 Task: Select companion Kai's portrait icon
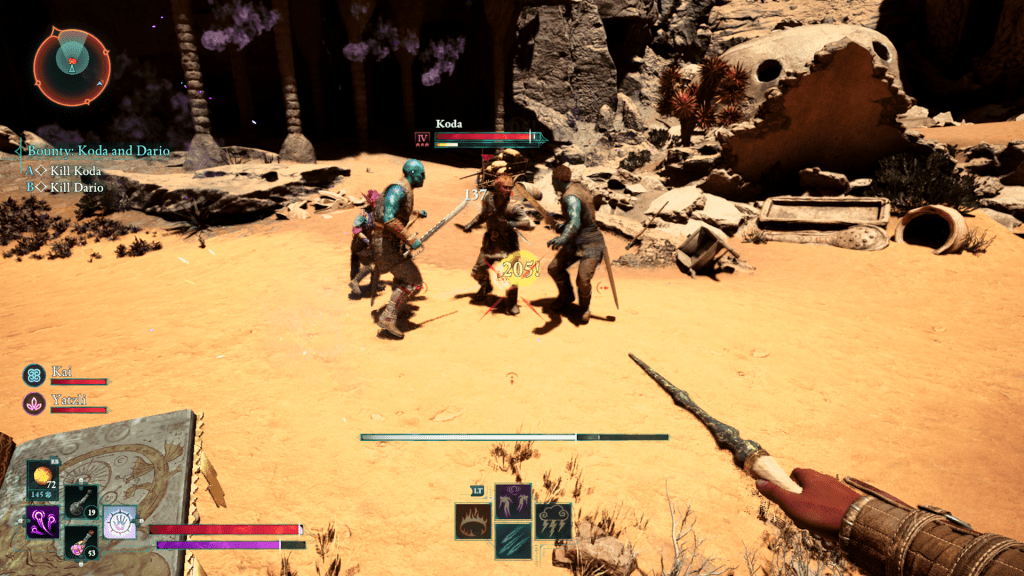[x=34, y=375]
